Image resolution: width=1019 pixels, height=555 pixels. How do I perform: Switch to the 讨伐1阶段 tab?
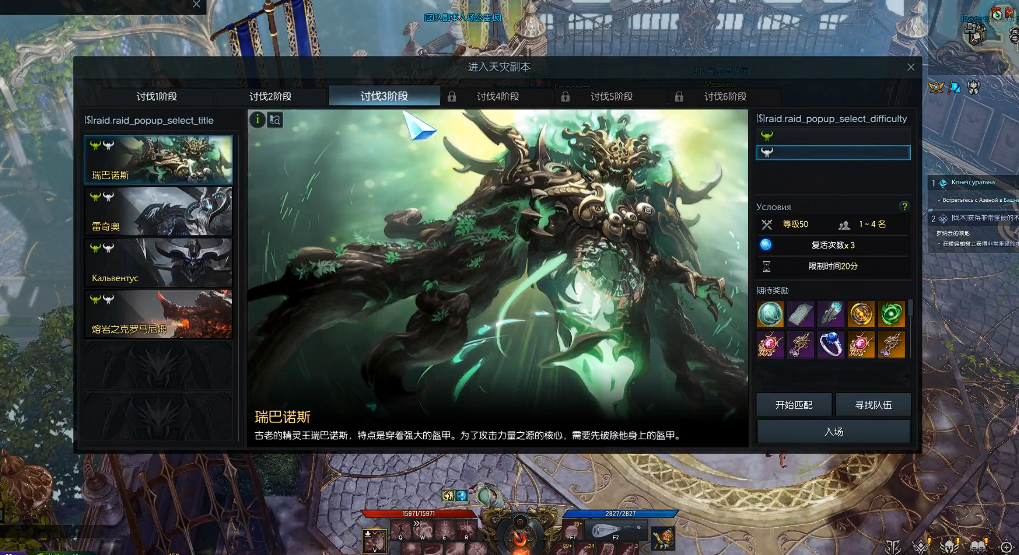coord(157,97)
